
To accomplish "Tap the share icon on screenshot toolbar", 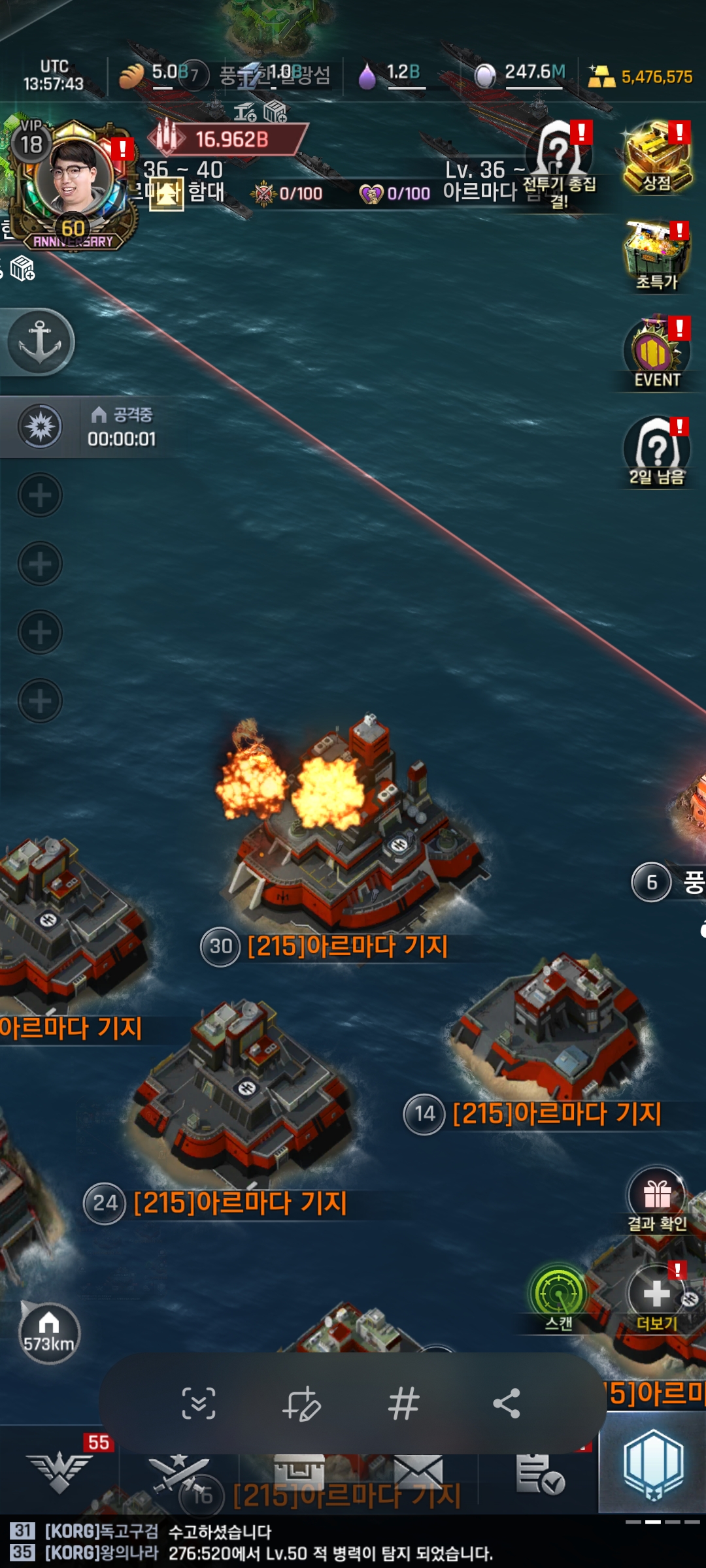I will tap(507, 1403).
